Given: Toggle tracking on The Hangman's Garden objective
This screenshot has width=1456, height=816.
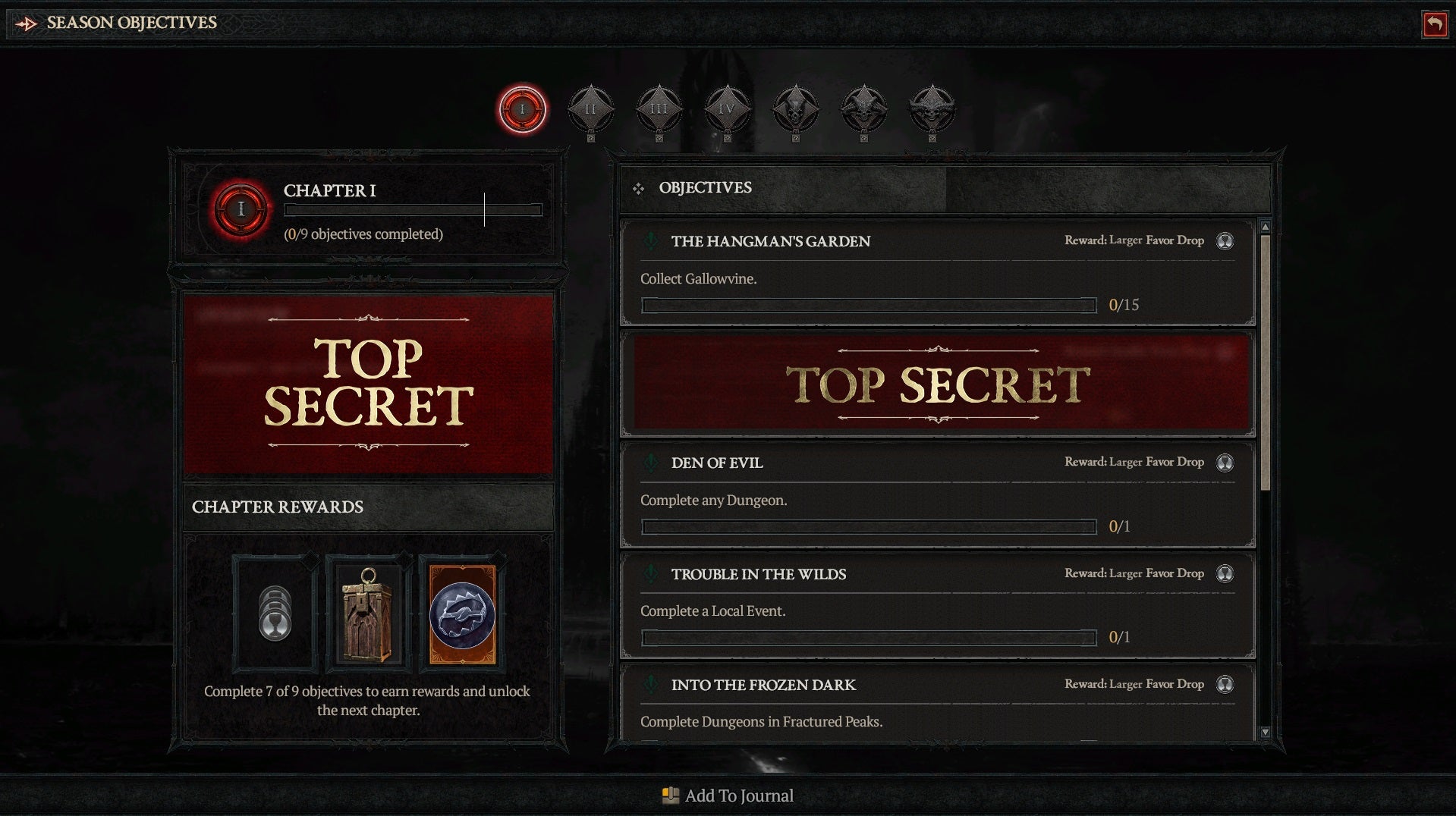Looking at the screenshot, I should [x=650, y=241].
